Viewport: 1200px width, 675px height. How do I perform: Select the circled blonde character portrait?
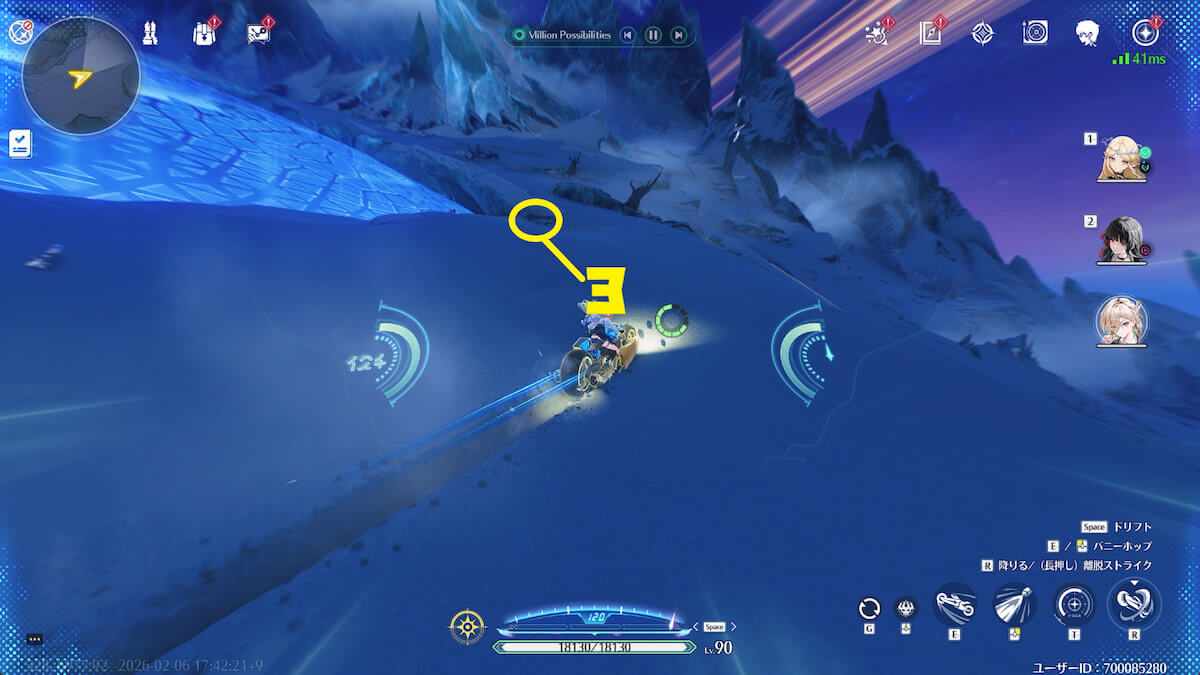pyautogui.click(x=1121, y=322)
